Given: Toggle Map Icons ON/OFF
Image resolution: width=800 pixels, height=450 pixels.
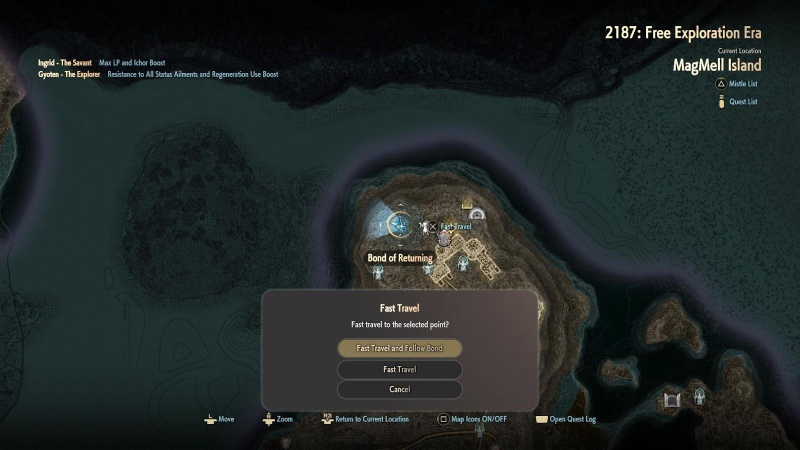Looking at the screenshot, I should tap(473, 419).
